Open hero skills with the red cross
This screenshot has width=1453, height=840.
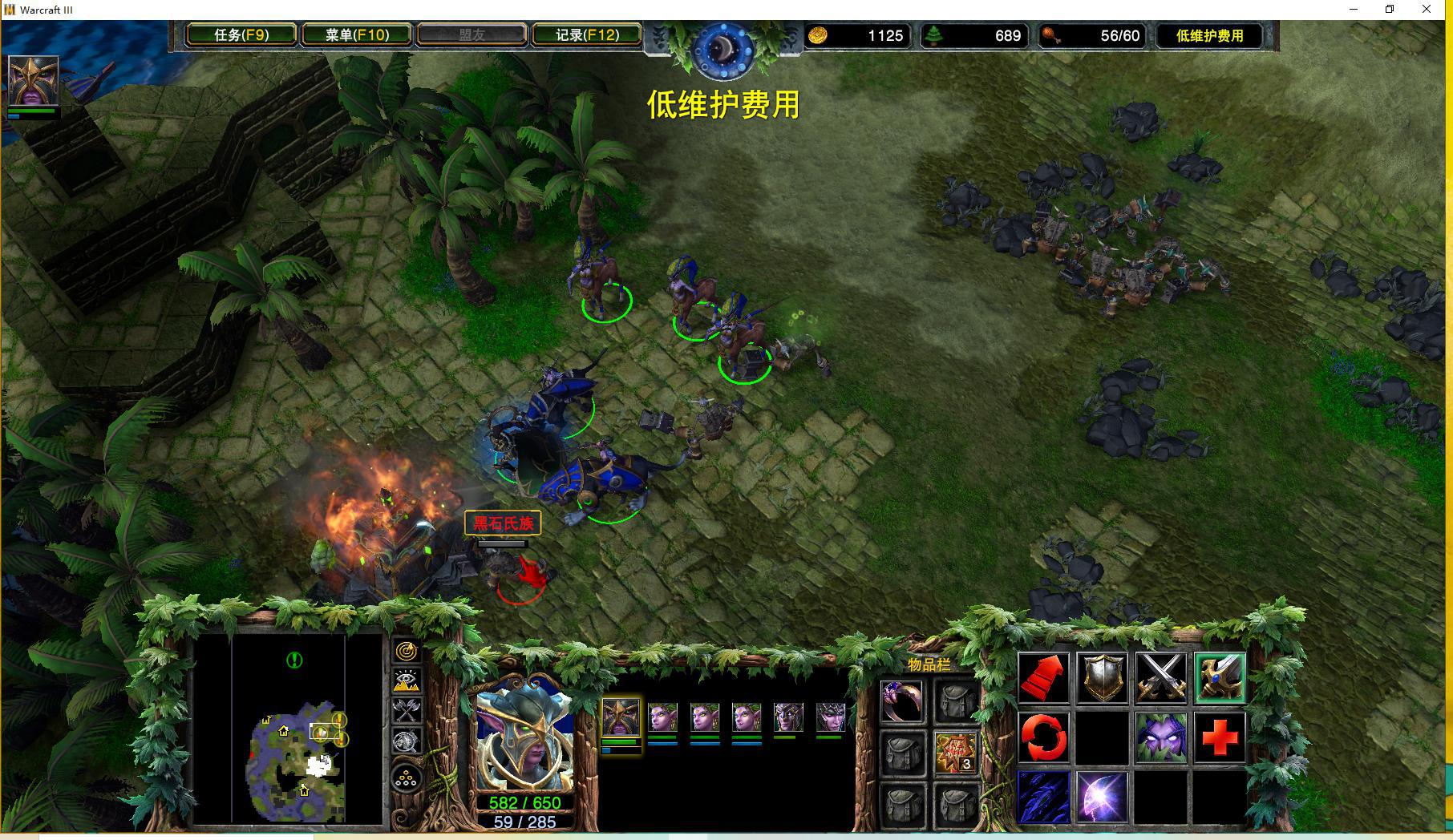click(x=1219, y=737)
